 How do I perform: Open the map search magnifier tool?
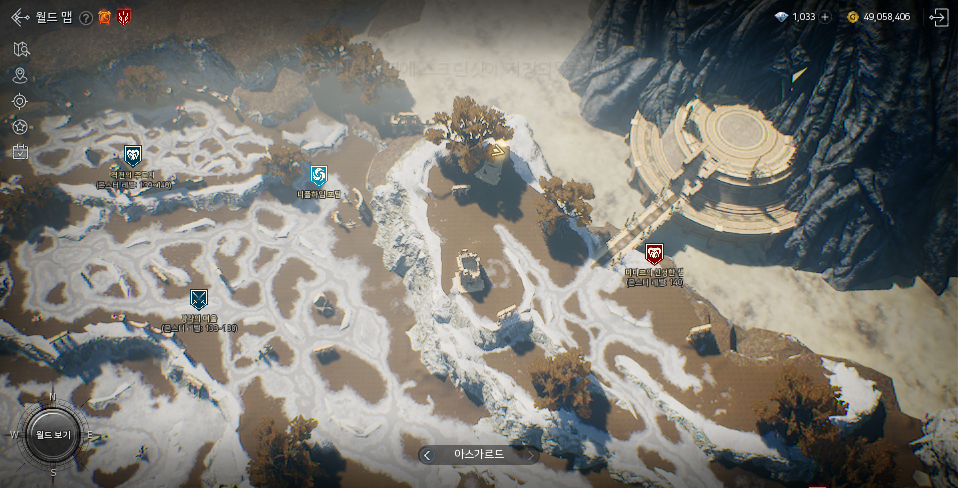coord(22,49)
